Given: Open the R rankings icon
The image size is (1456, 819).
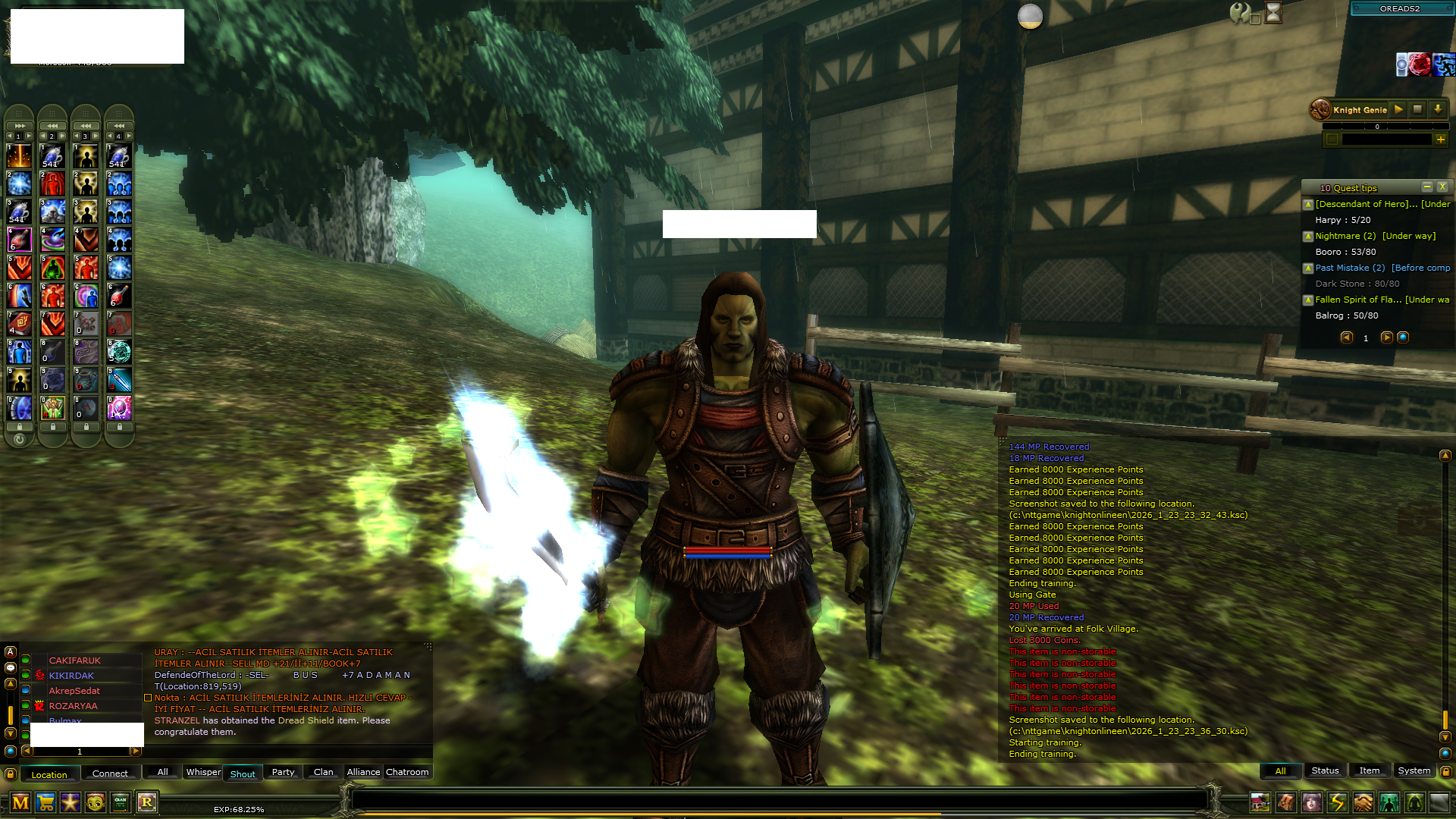Looking at the screenshot, I should pos(146,802).
